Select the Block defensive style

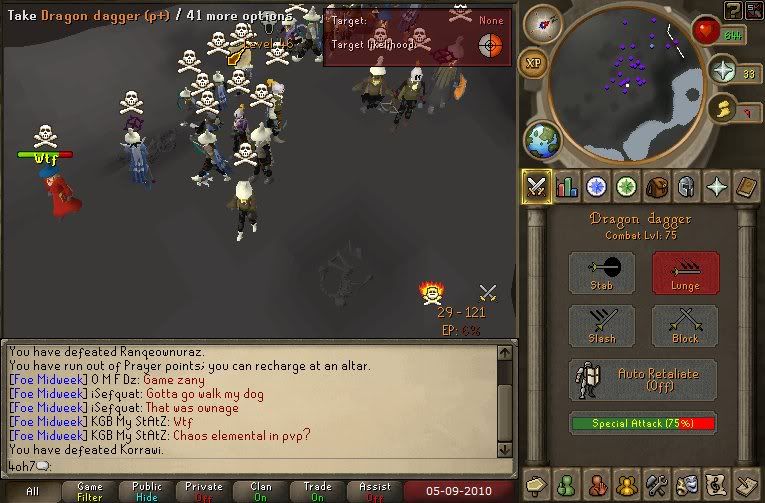click(x=685, y=327)
